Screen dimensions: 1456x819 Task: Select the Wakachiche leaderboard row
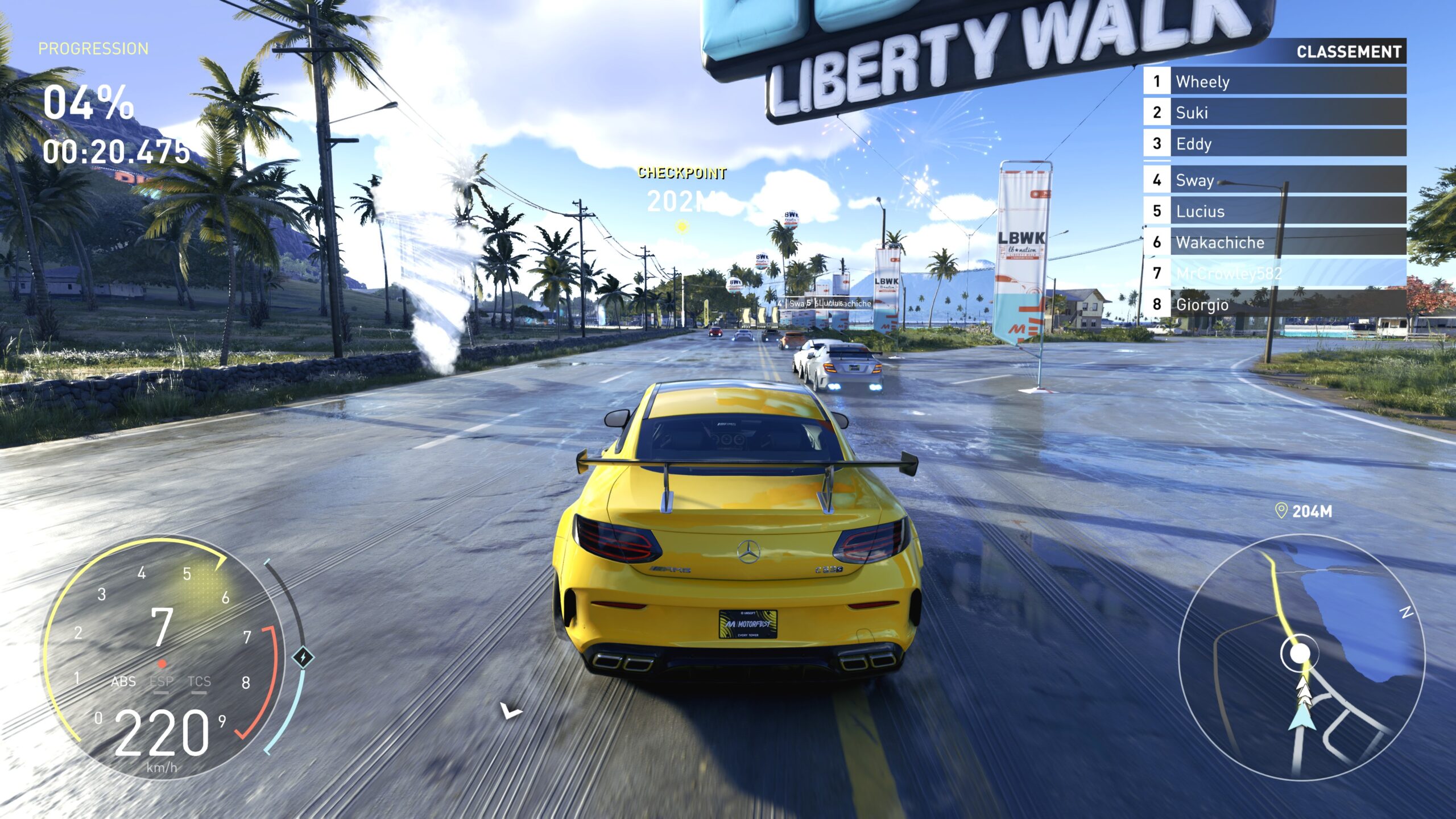1274,242
